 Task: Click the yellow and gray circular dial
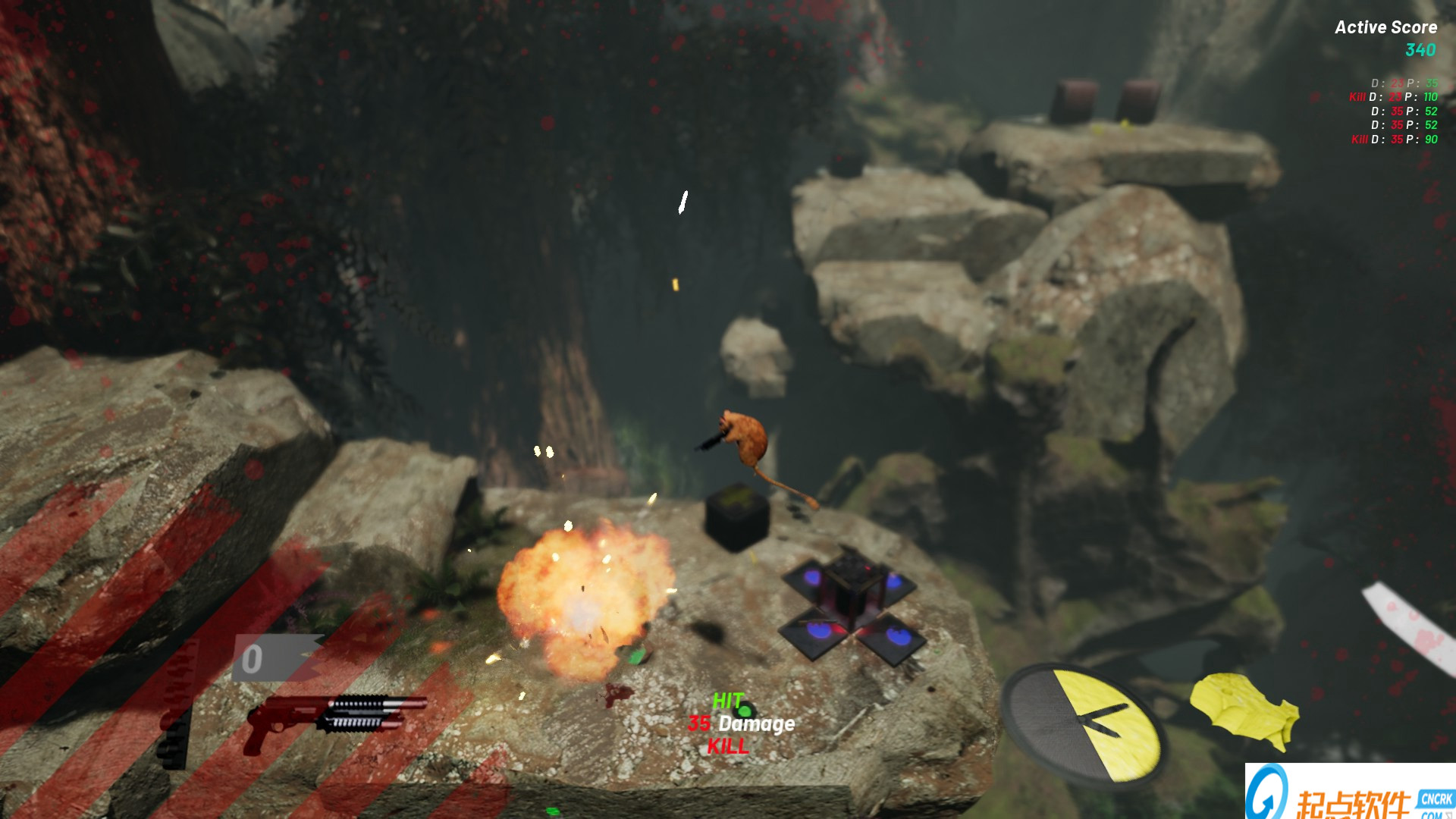[x=1084, y=726]
